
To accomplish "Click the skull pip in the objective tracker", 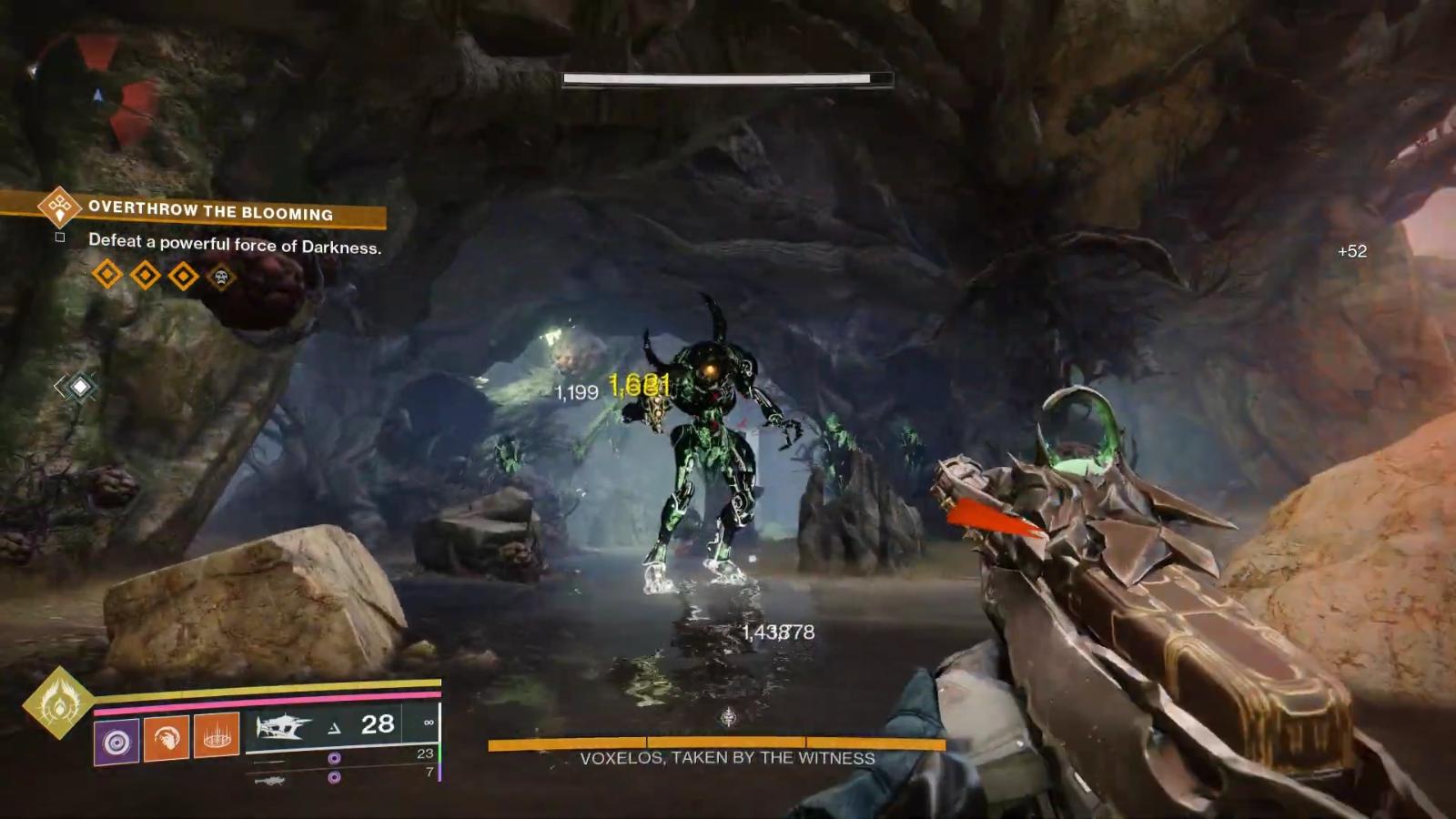I will (221, 277).
